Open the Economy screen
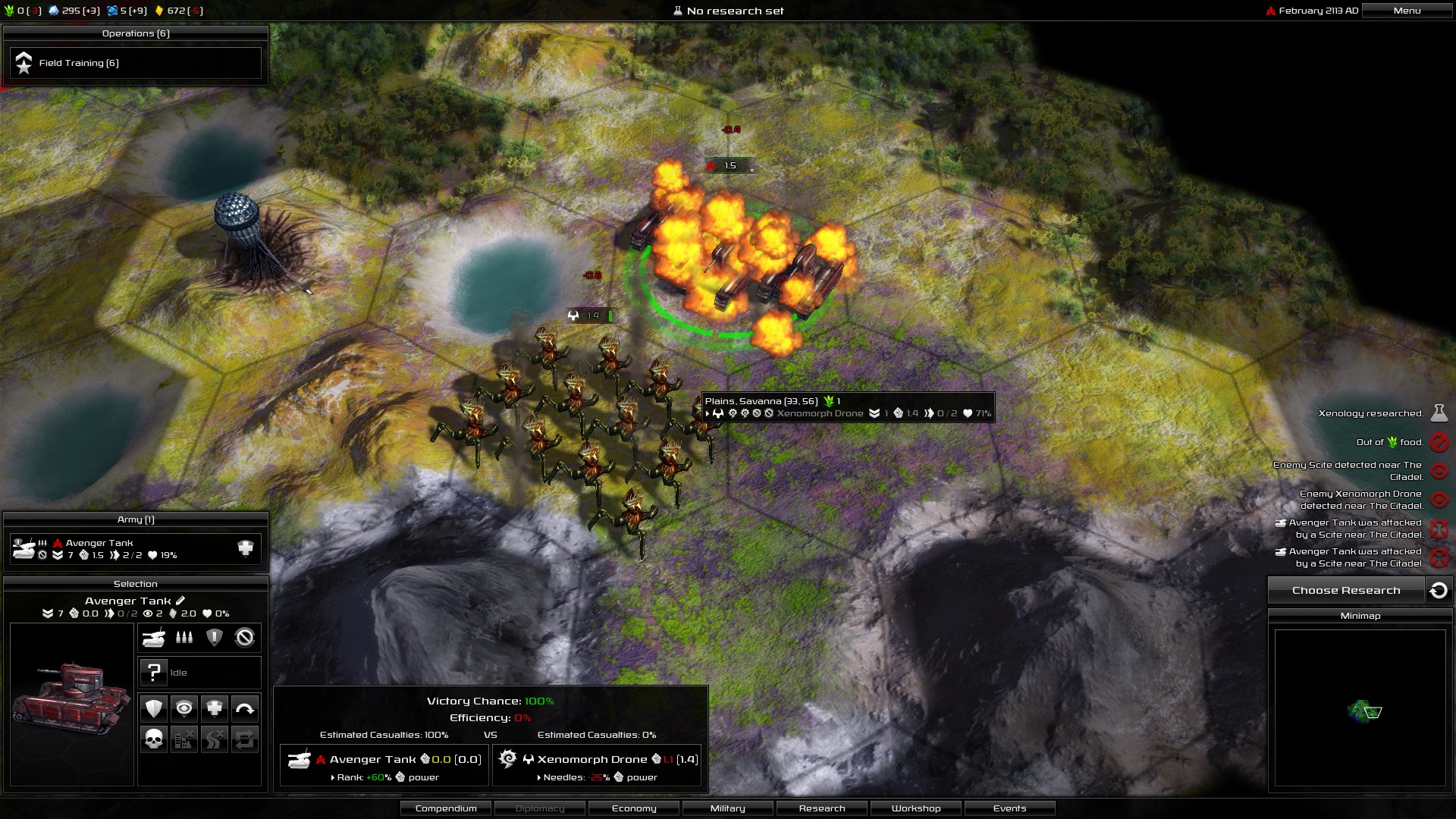Viewport: 1456px width, 819px height. coord(634,808)
